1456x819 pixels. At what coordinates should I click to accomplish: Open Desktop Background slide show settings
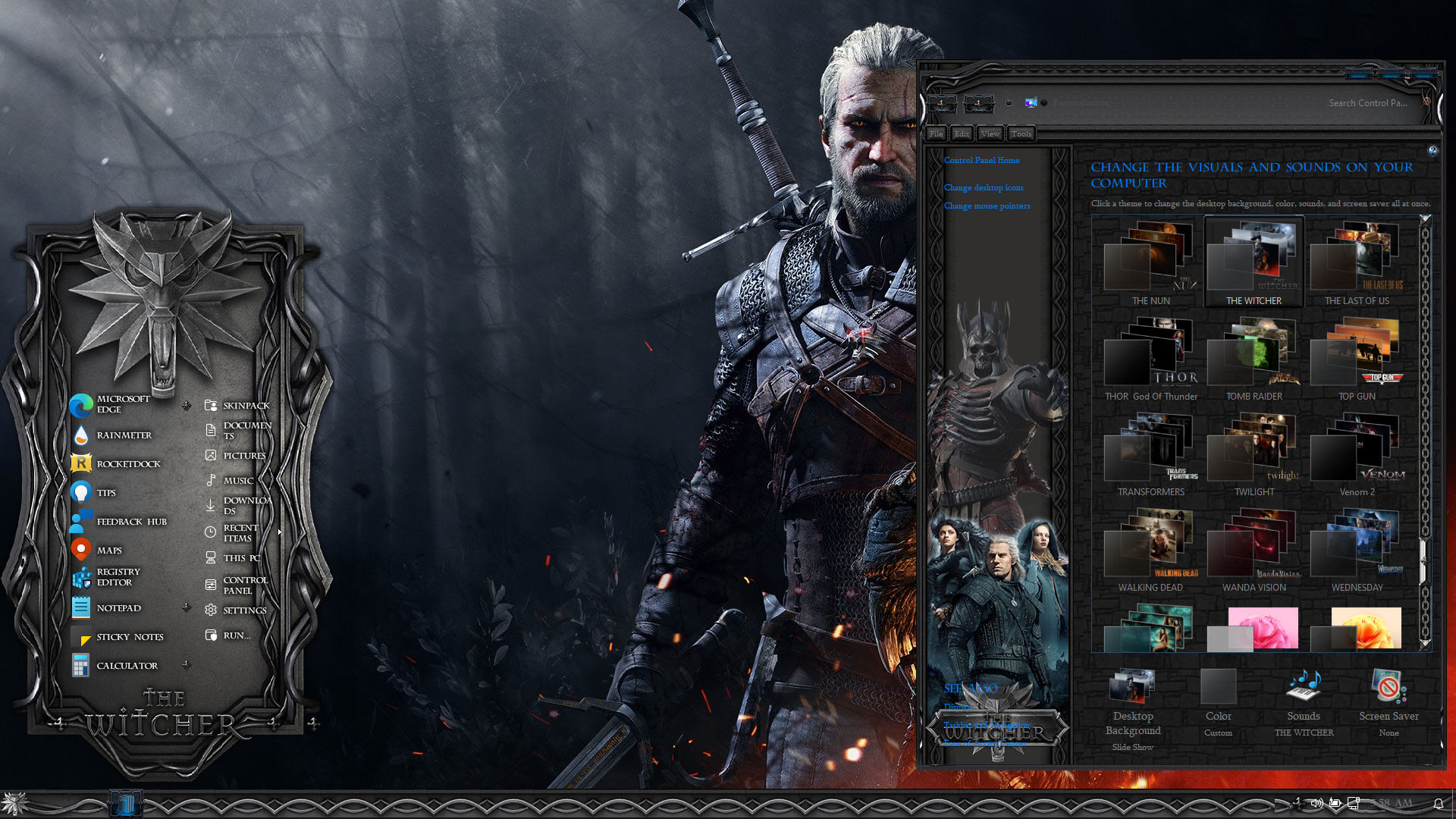point(1132,709)
